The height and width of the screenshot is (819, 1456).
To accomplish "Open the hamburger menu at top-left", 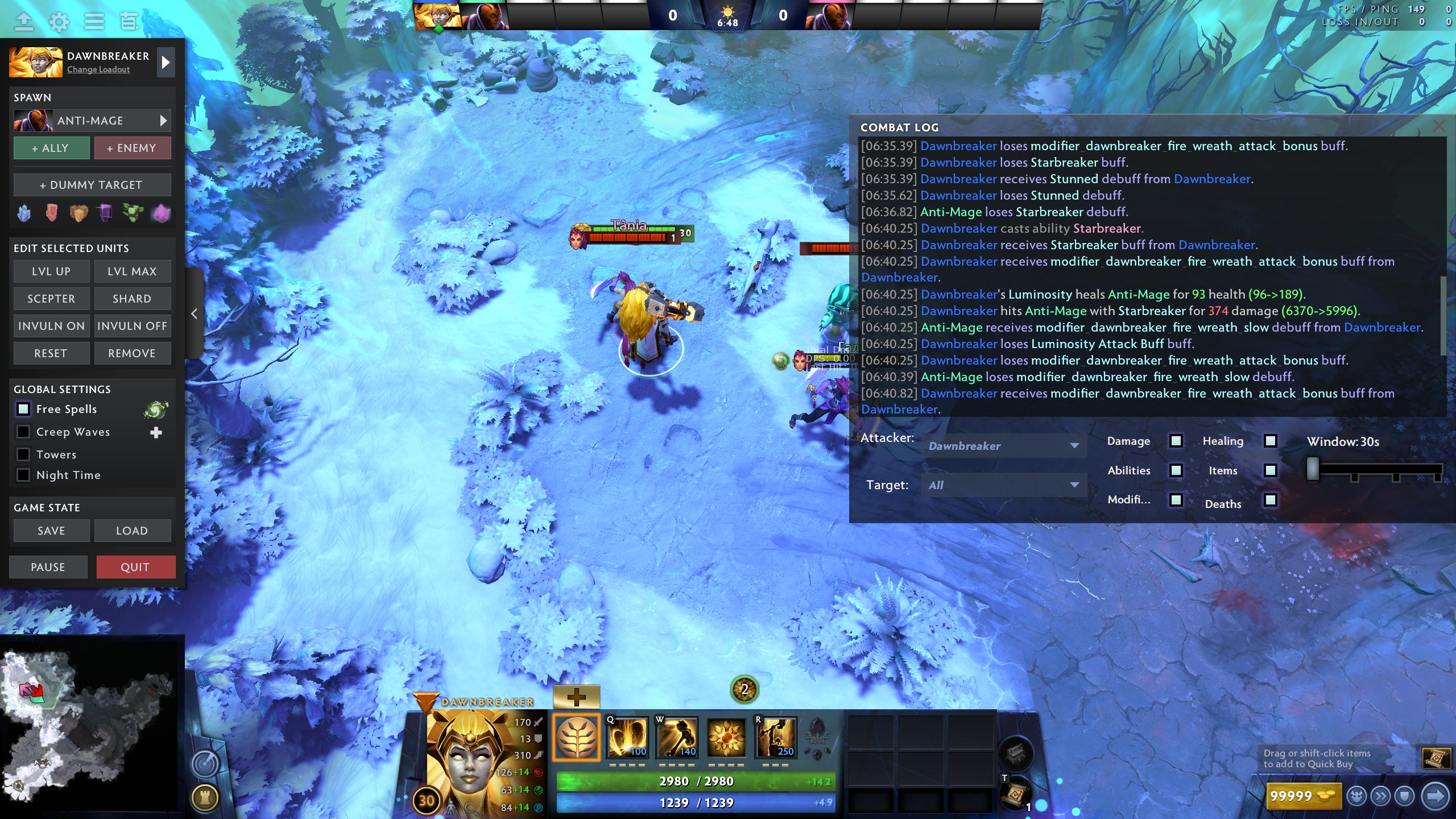I will [x=94, y=22].
